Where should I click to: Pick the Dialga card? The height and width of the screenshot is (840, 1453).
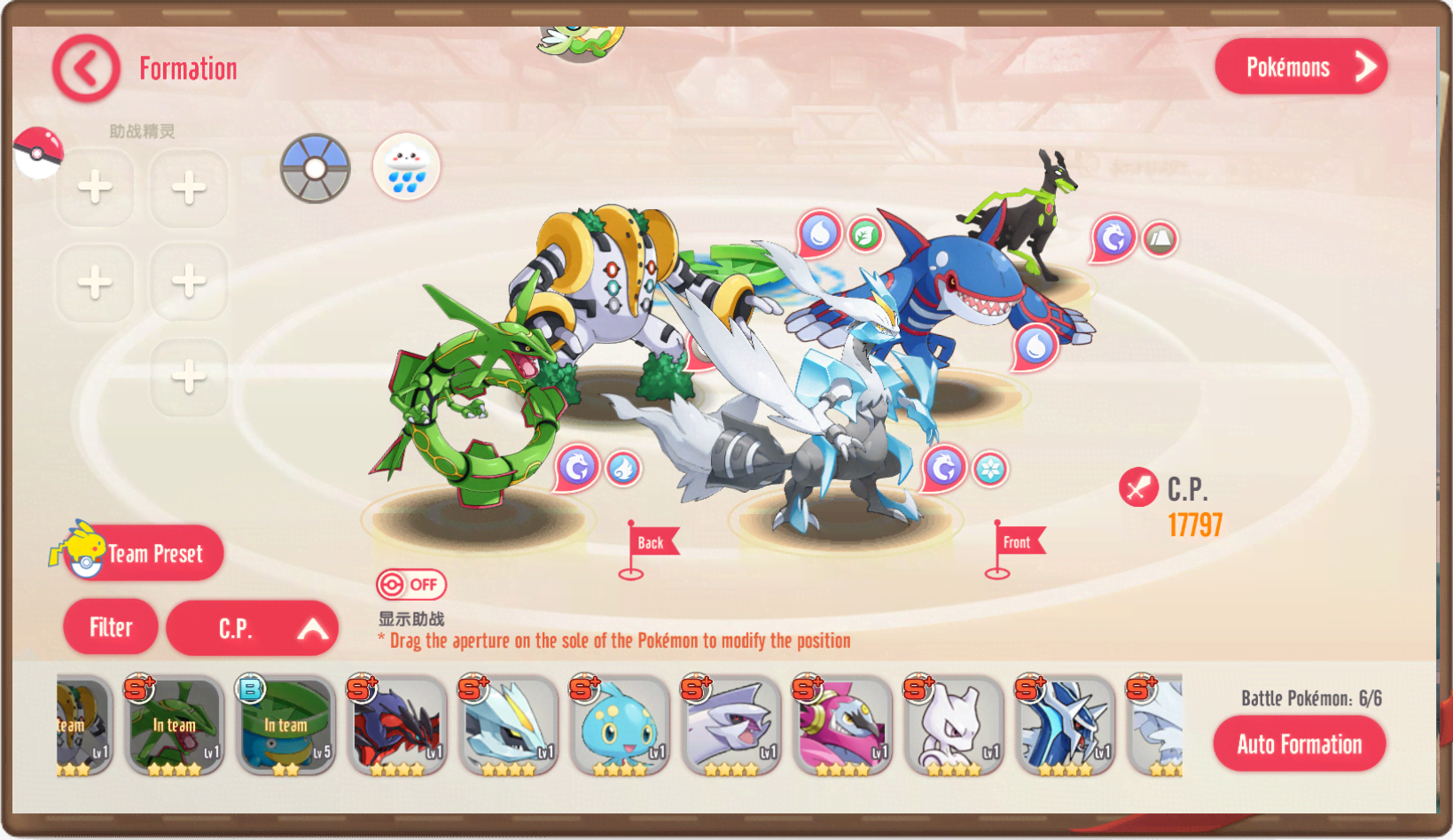tap(1064, 725)
